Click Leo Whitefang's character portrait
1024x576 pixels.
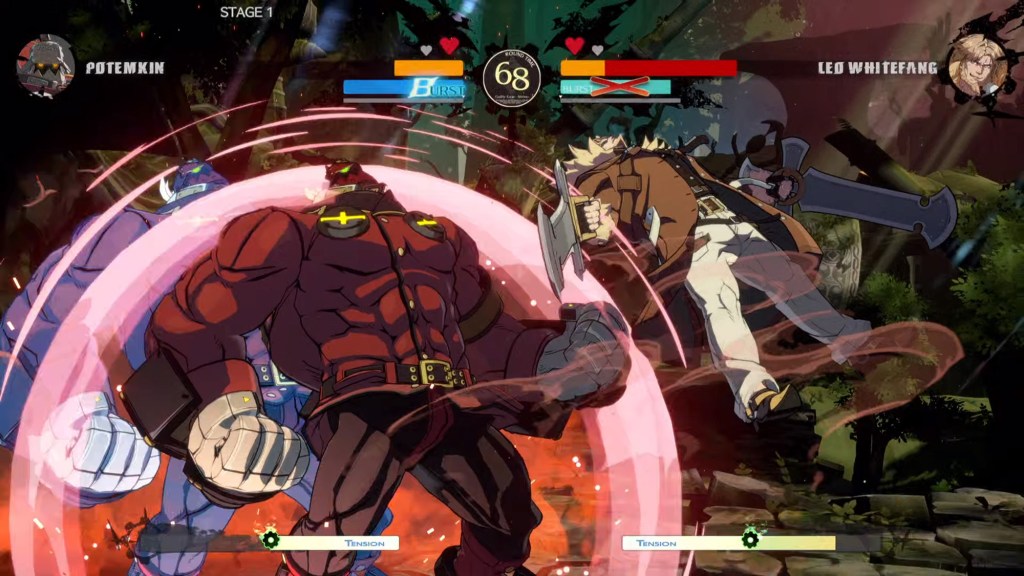point(975,65)
